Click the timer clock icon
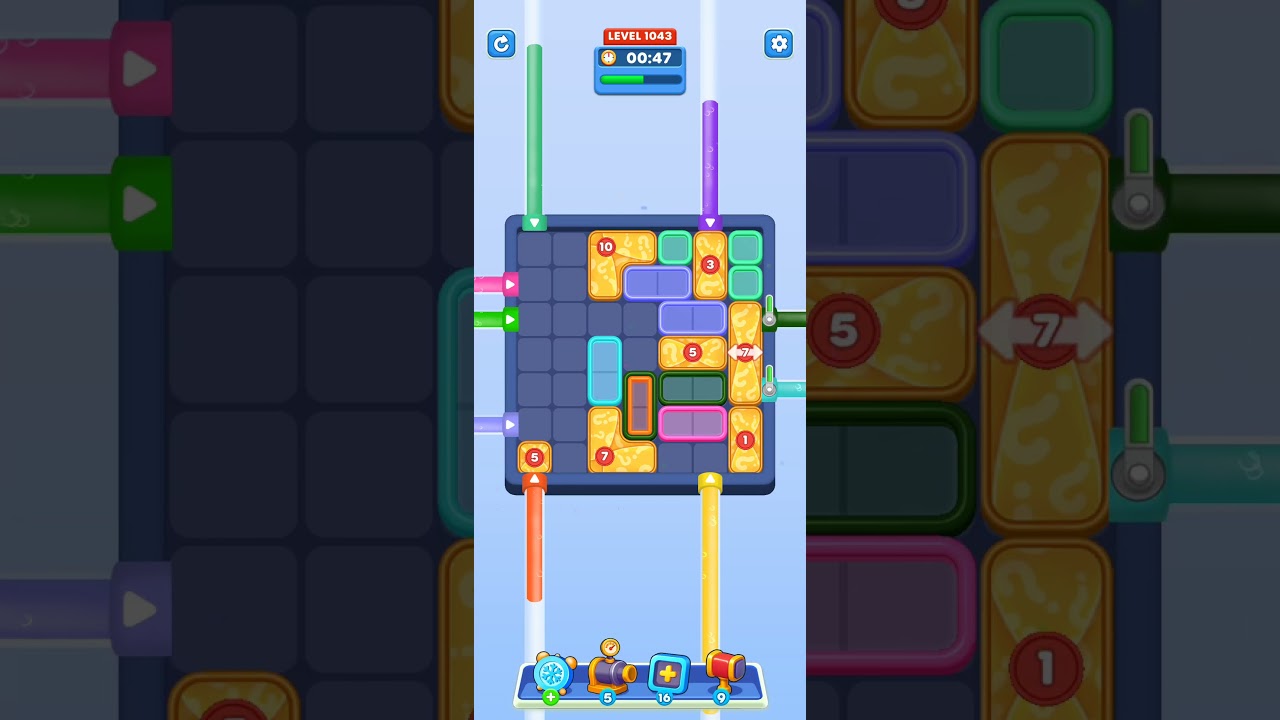1280x720 pixels. 608,58
